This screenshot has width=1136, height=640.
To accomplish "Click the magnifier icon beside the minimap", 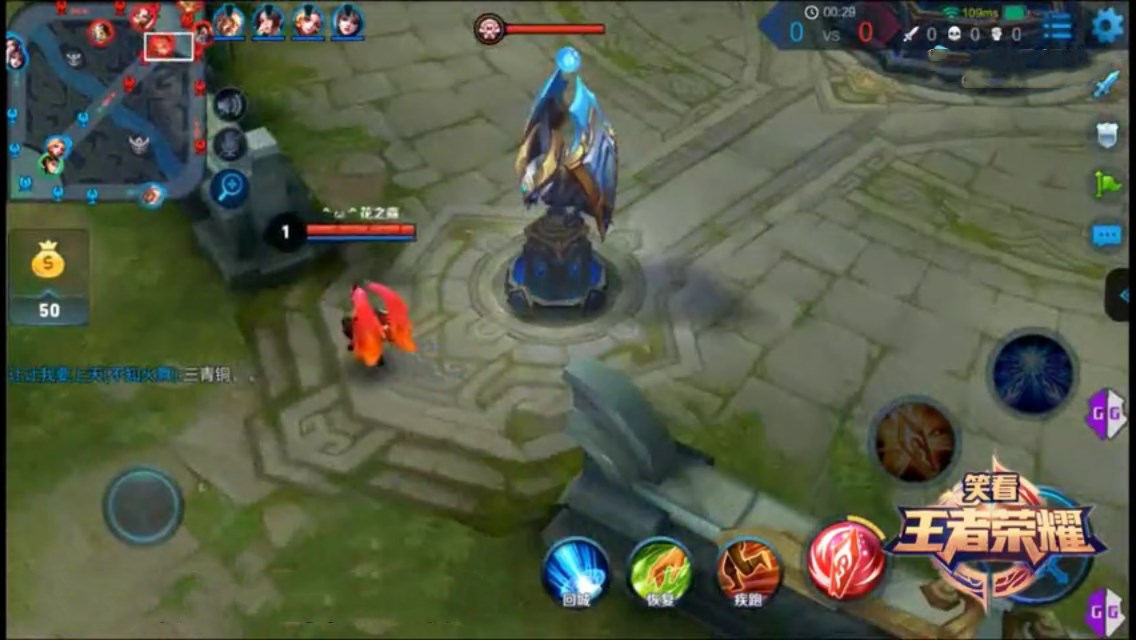I will point(230,187).
